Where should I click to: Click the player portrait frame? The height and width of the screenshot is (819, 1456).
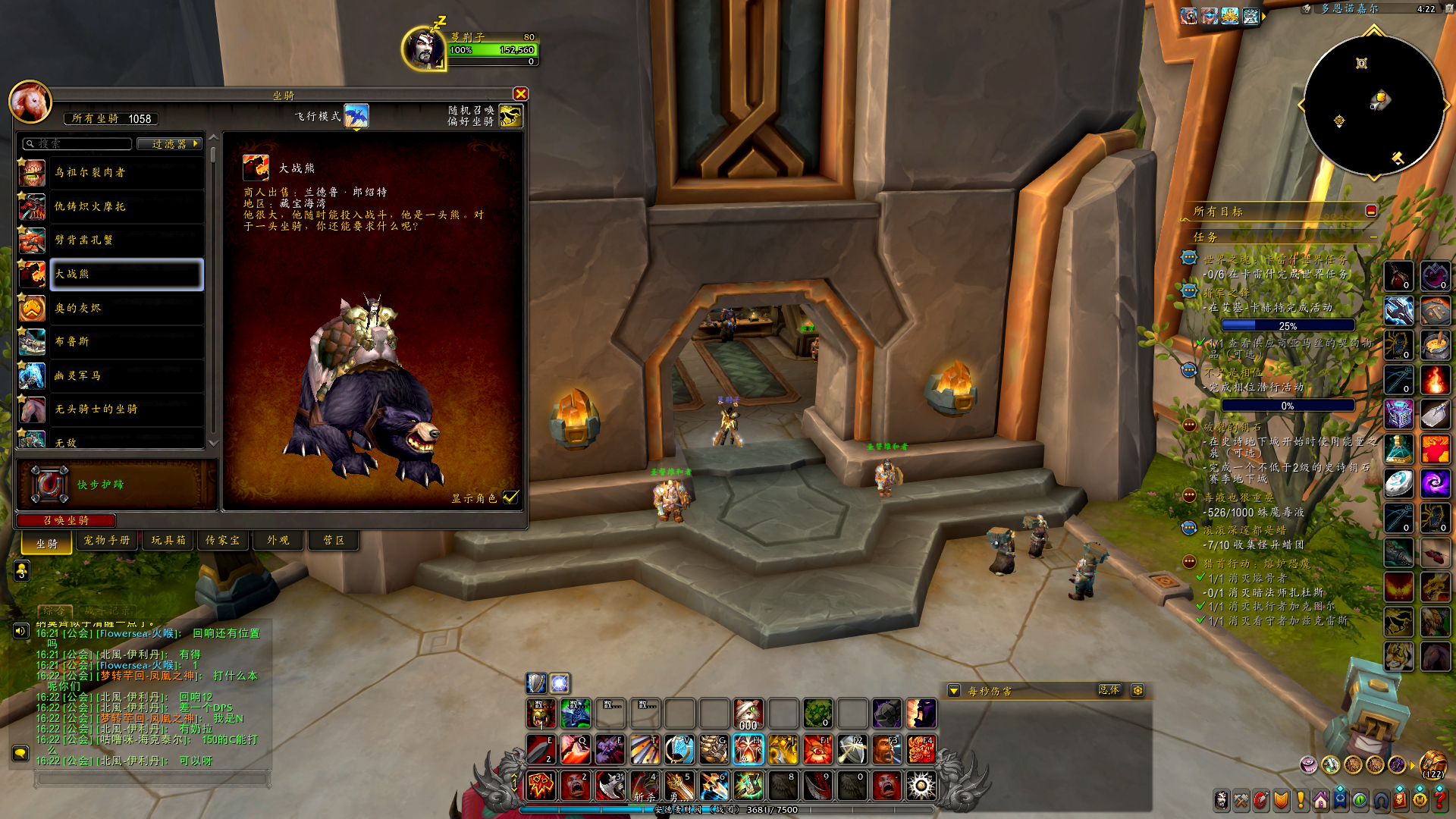425,49
